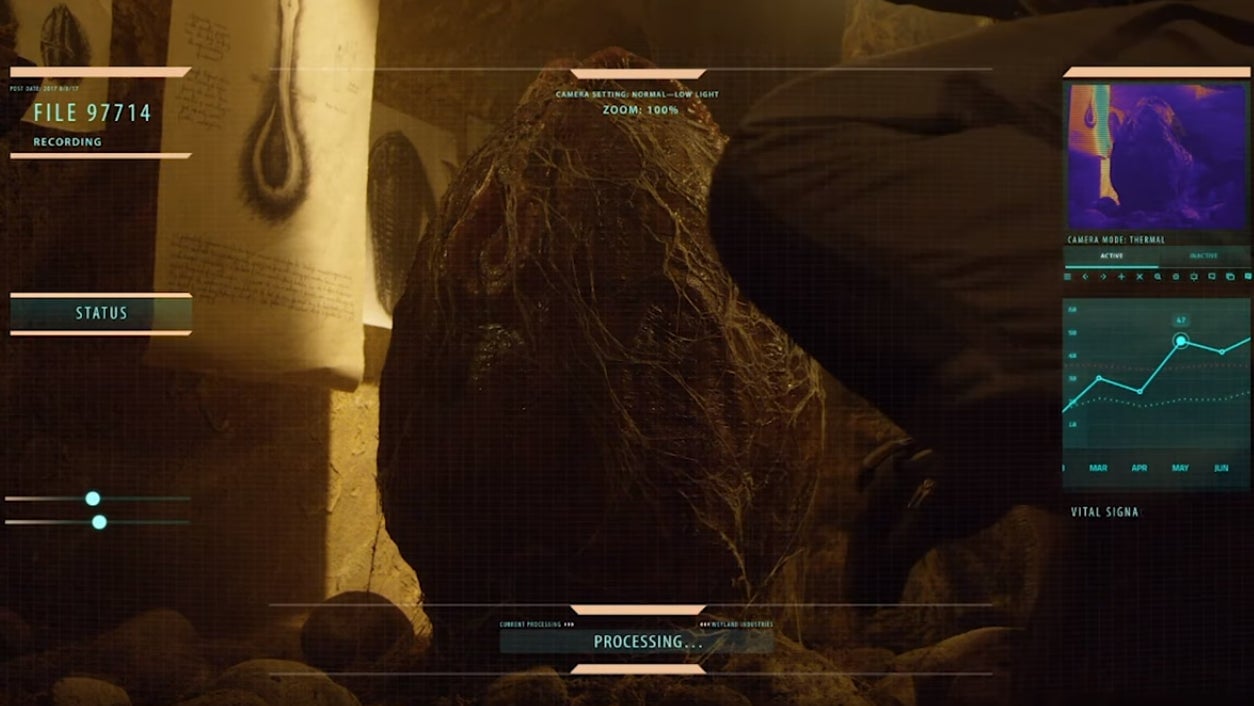Select the March data point on graph
1254x706 pixels.
coord(1099,378)
